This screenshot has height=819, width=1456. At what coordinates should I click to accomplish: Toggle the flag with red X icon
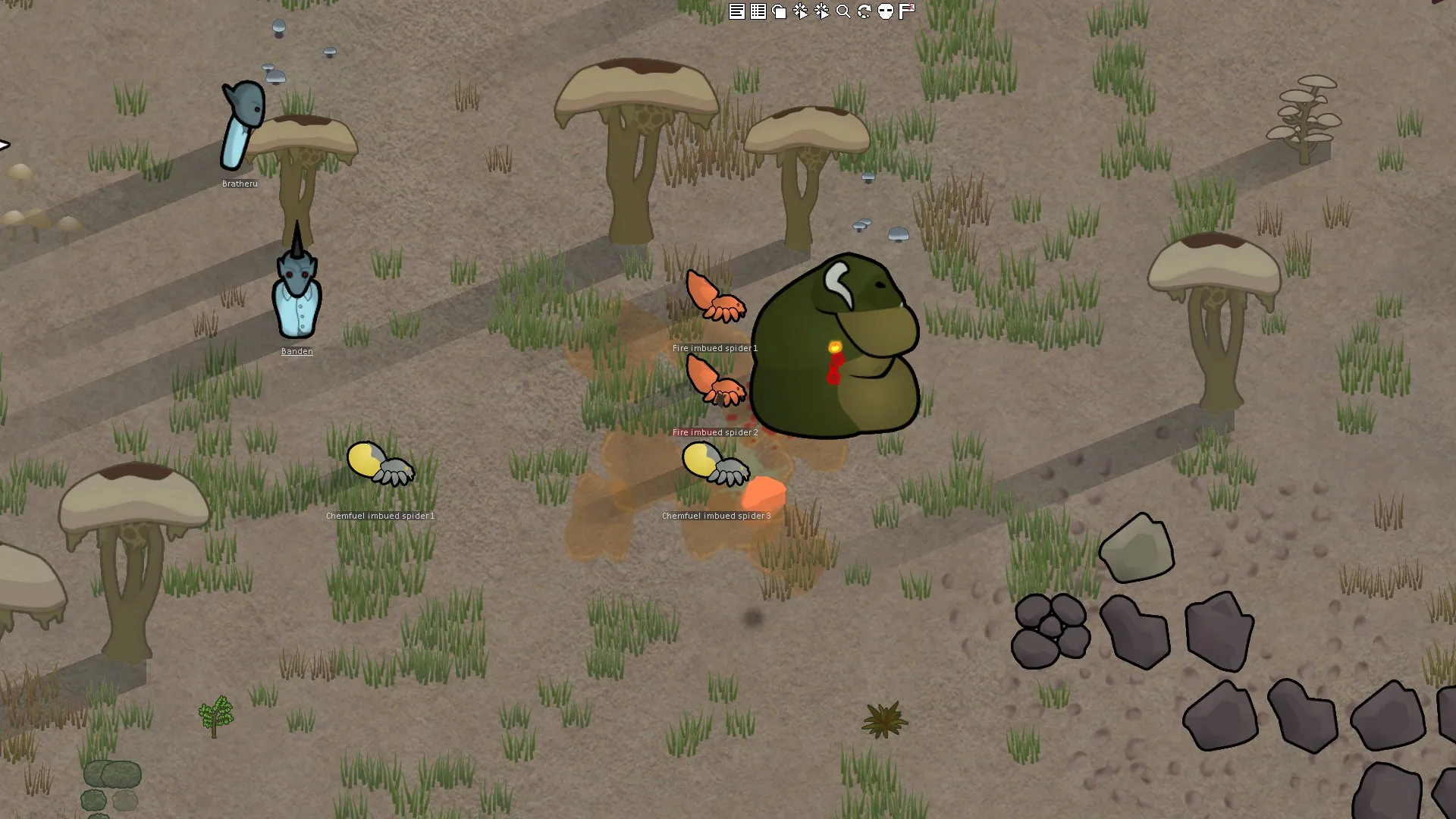[x=906, y=11]
